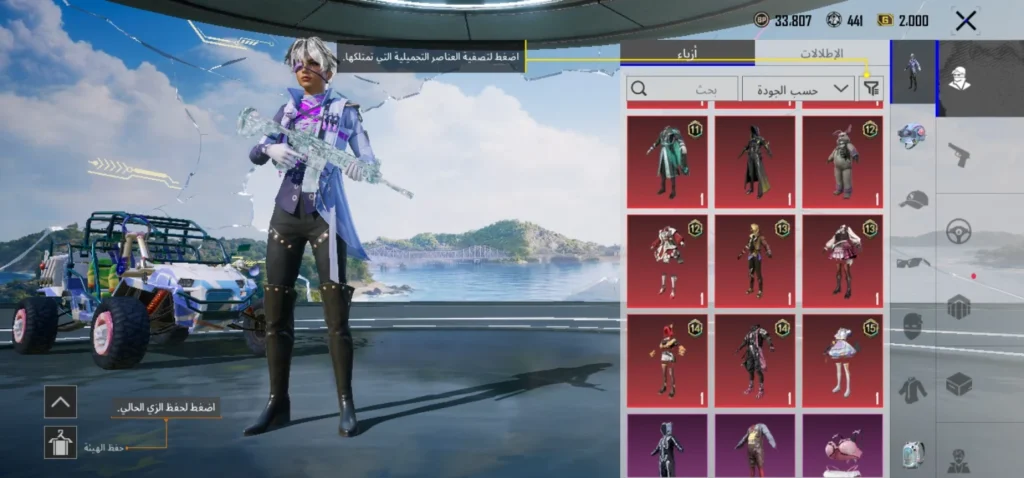The width and height of the screenshot is (1024, 478).
Task: Switch to the الإطلالات tab
Action: [821, 53]
